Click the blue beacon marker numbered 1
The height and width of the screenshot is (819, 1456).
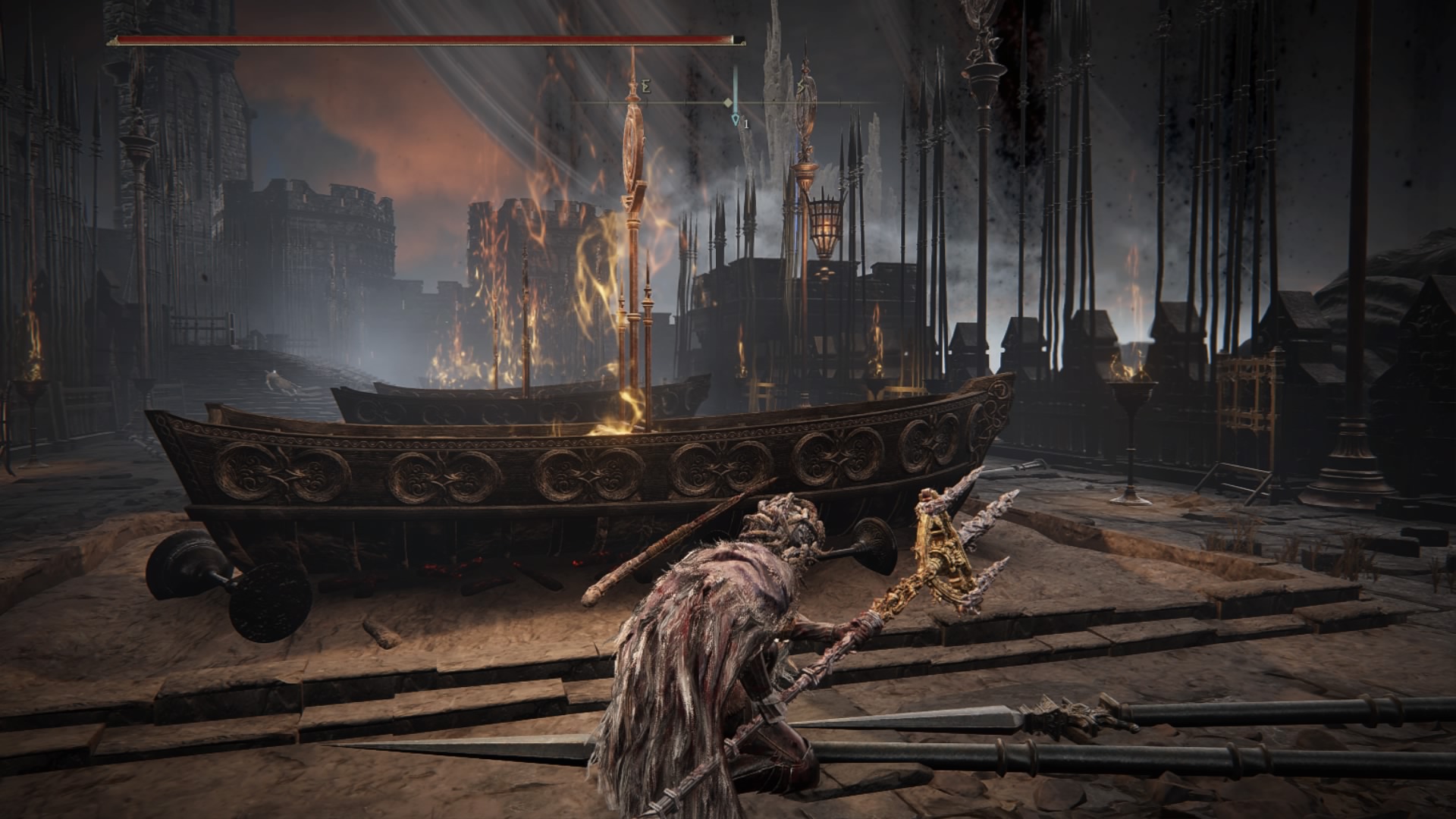tap(735, 119)
